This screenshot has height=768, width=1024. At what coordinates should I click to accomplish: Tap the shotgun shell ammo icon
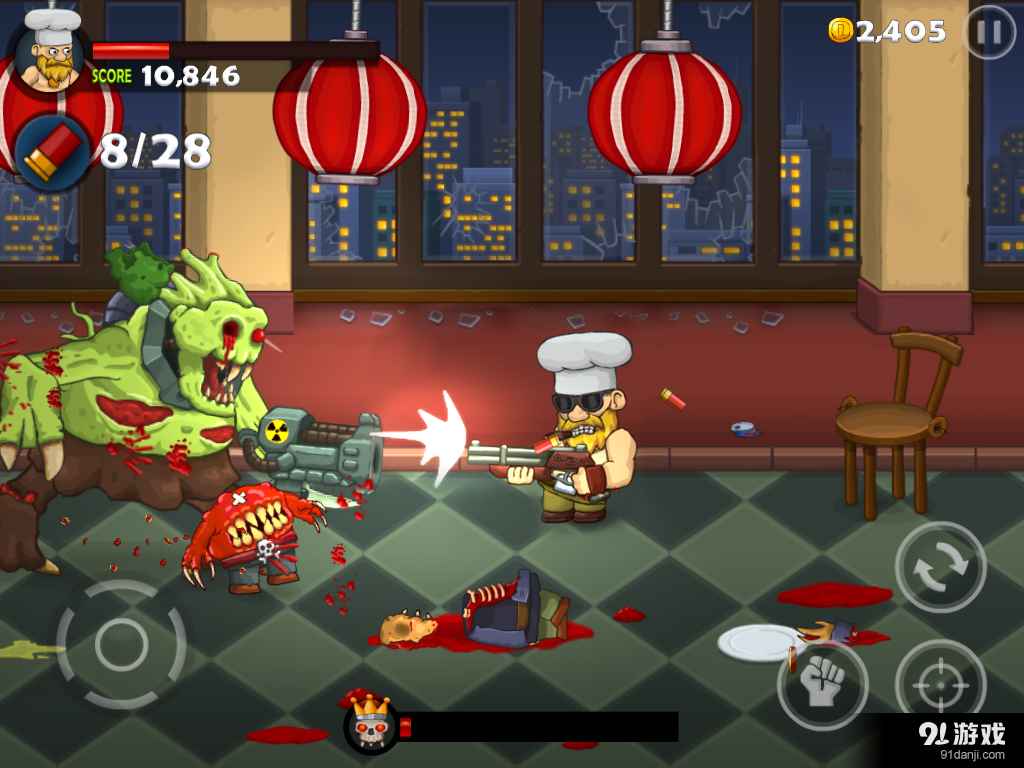click(x=51, y=150)
